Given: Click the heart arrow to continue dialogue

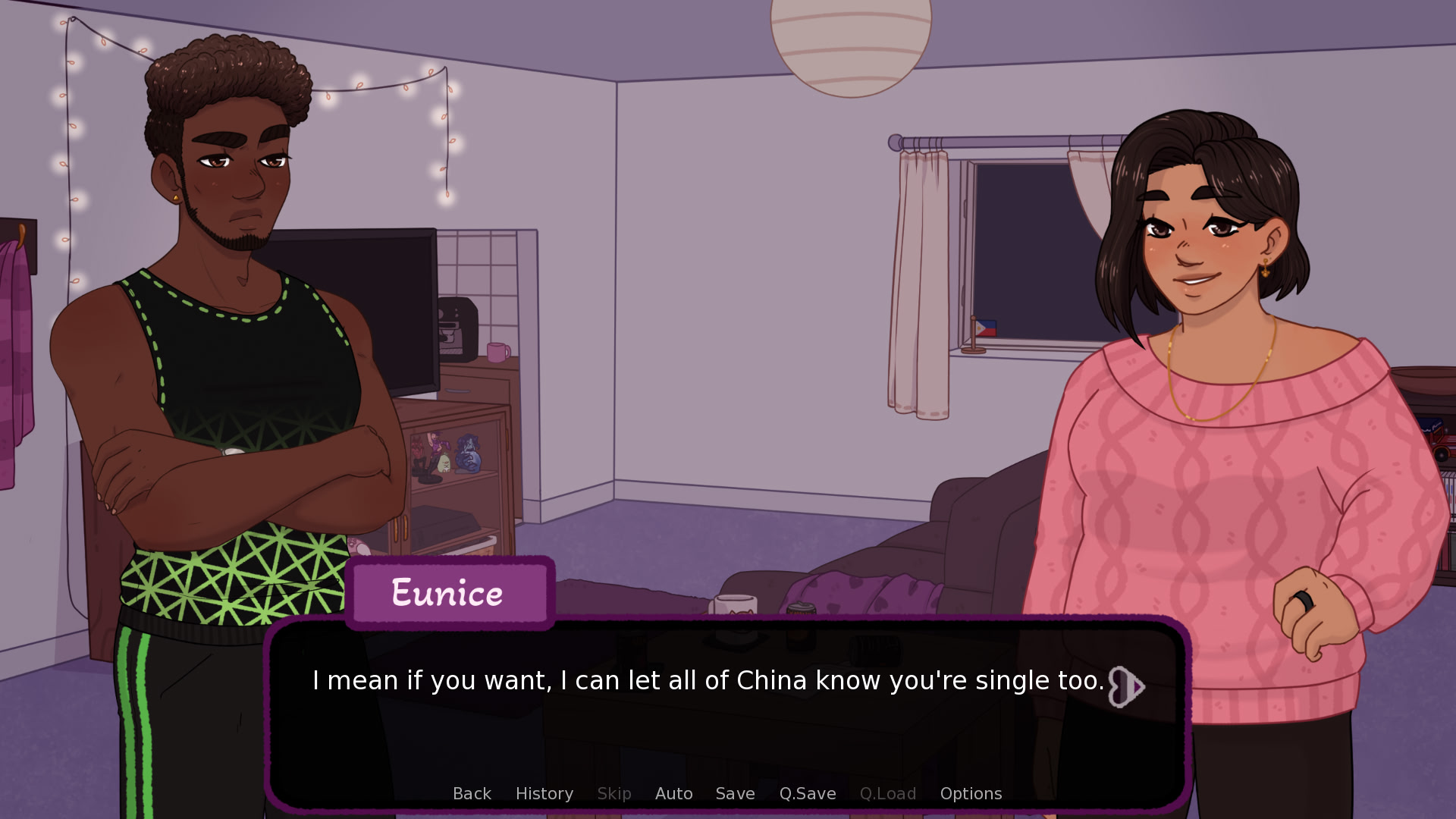Looking at the screenshot, I should pos(1126,686).
